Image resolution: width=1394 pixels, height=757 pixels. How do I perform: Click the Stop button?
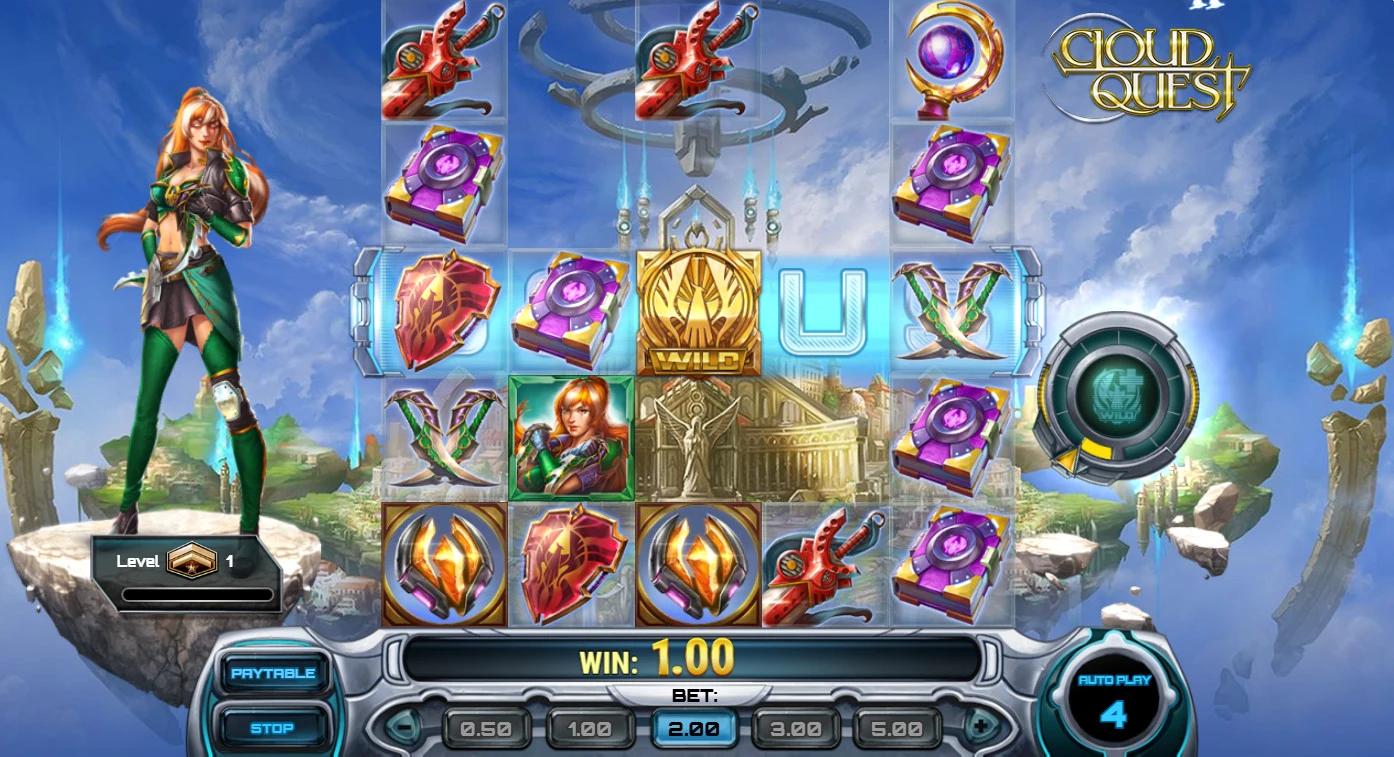pos(272,728)
